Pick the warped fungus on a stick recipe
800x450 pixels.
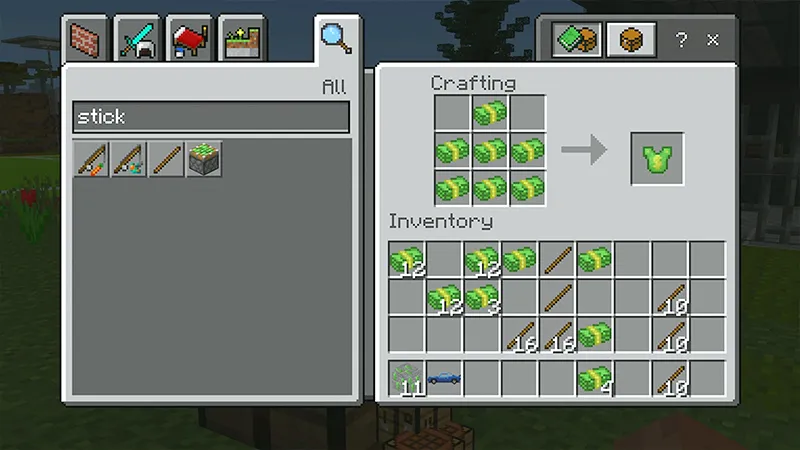129,159
